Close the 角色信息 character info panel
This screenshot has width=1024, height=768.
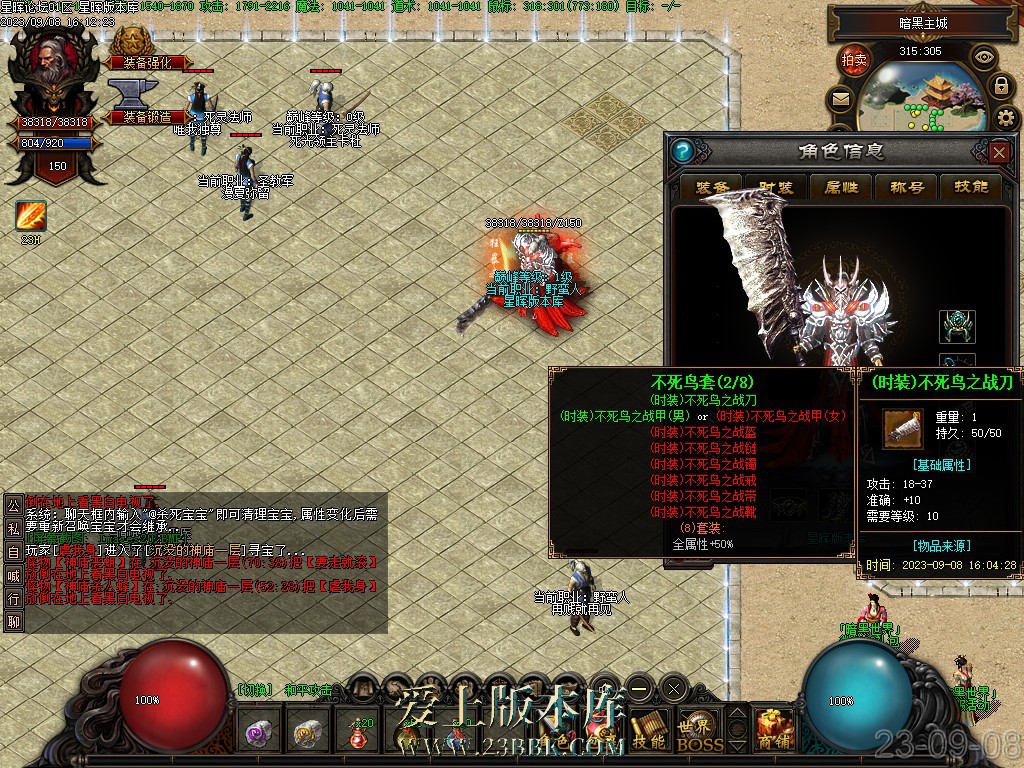click(x=999, y=152)
